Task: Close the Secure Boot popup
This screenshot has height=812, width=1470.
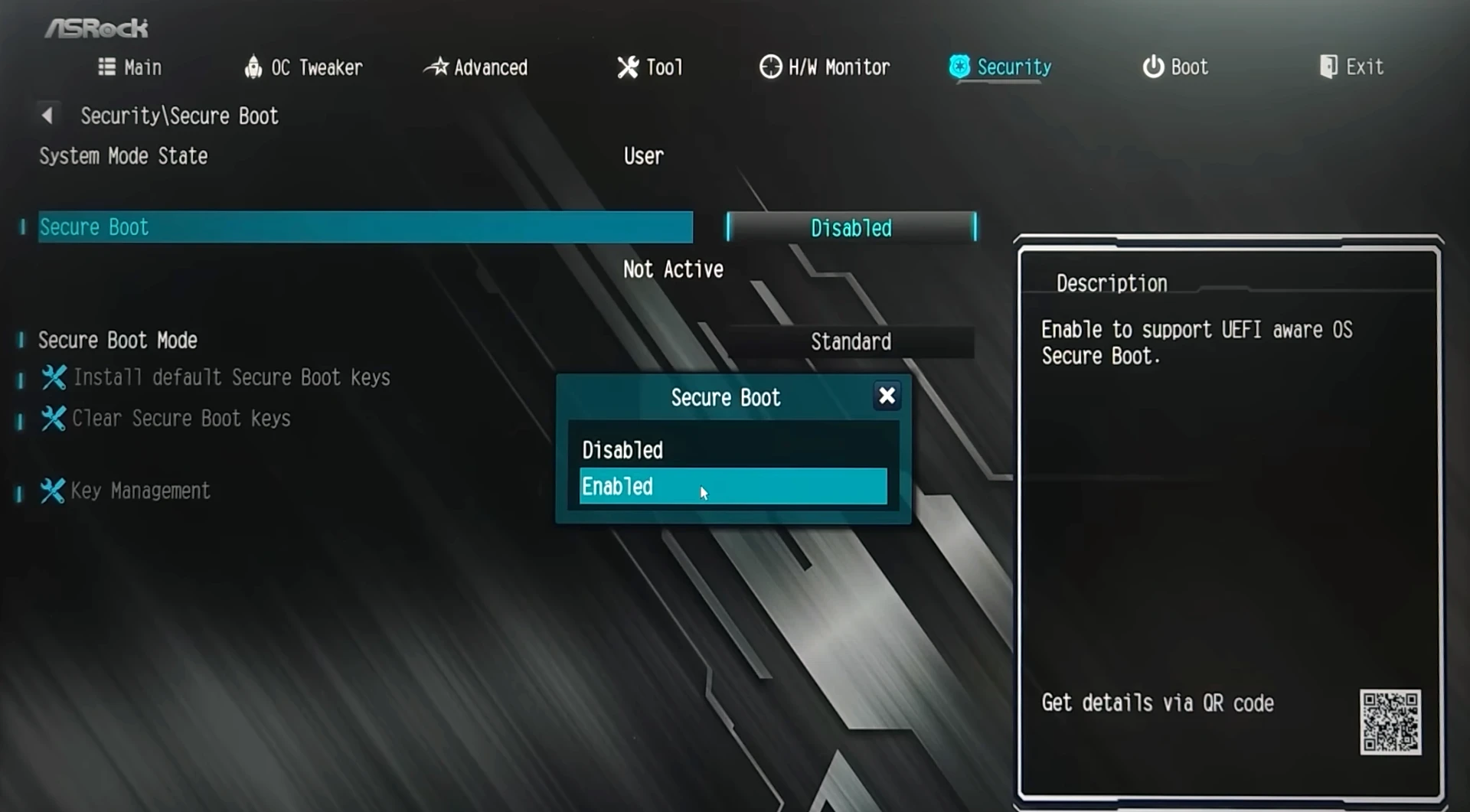Action: (887, 396)
